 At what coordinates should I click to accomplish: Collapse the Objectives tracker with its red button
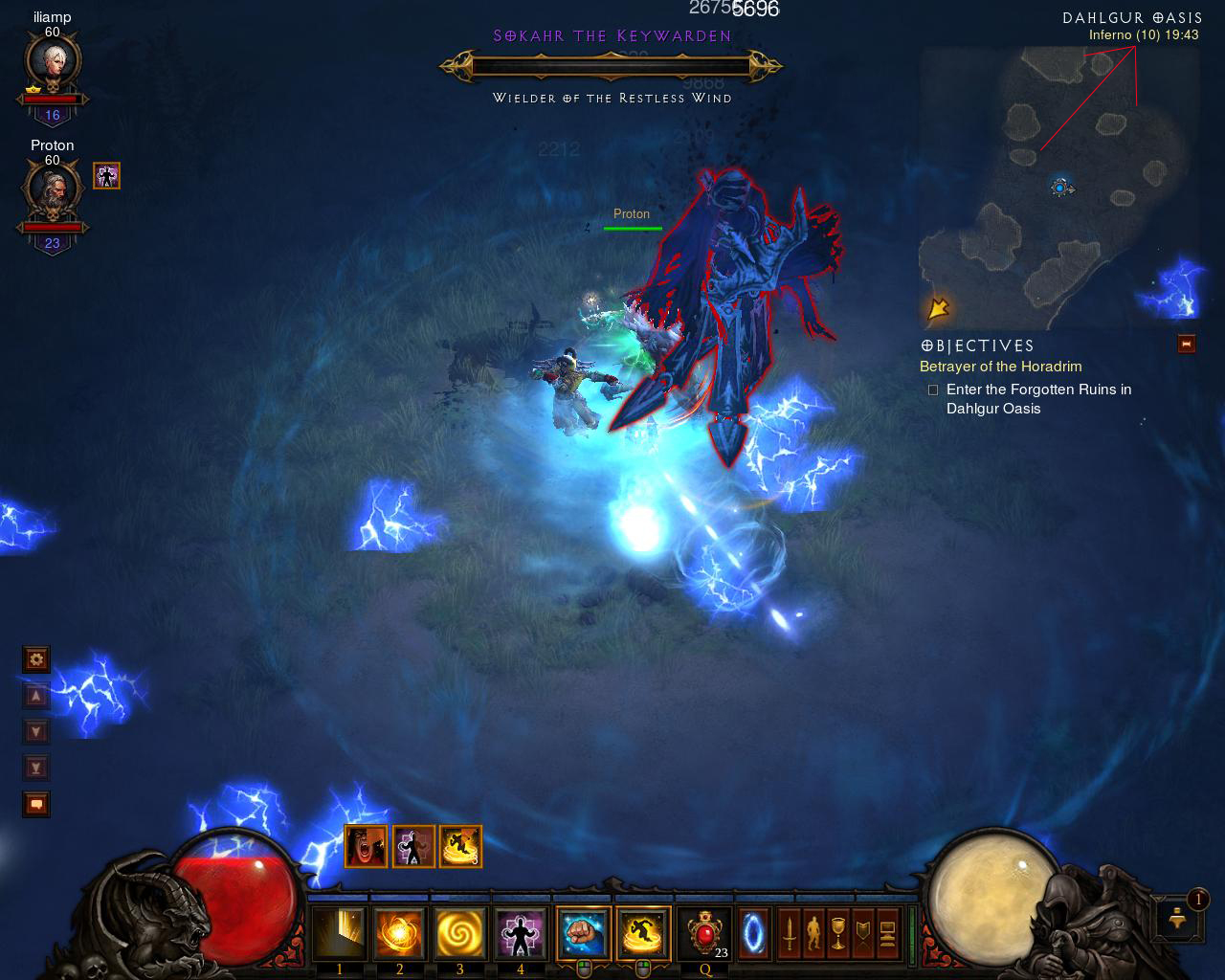pyautogui.click(x=1187, y=345)
